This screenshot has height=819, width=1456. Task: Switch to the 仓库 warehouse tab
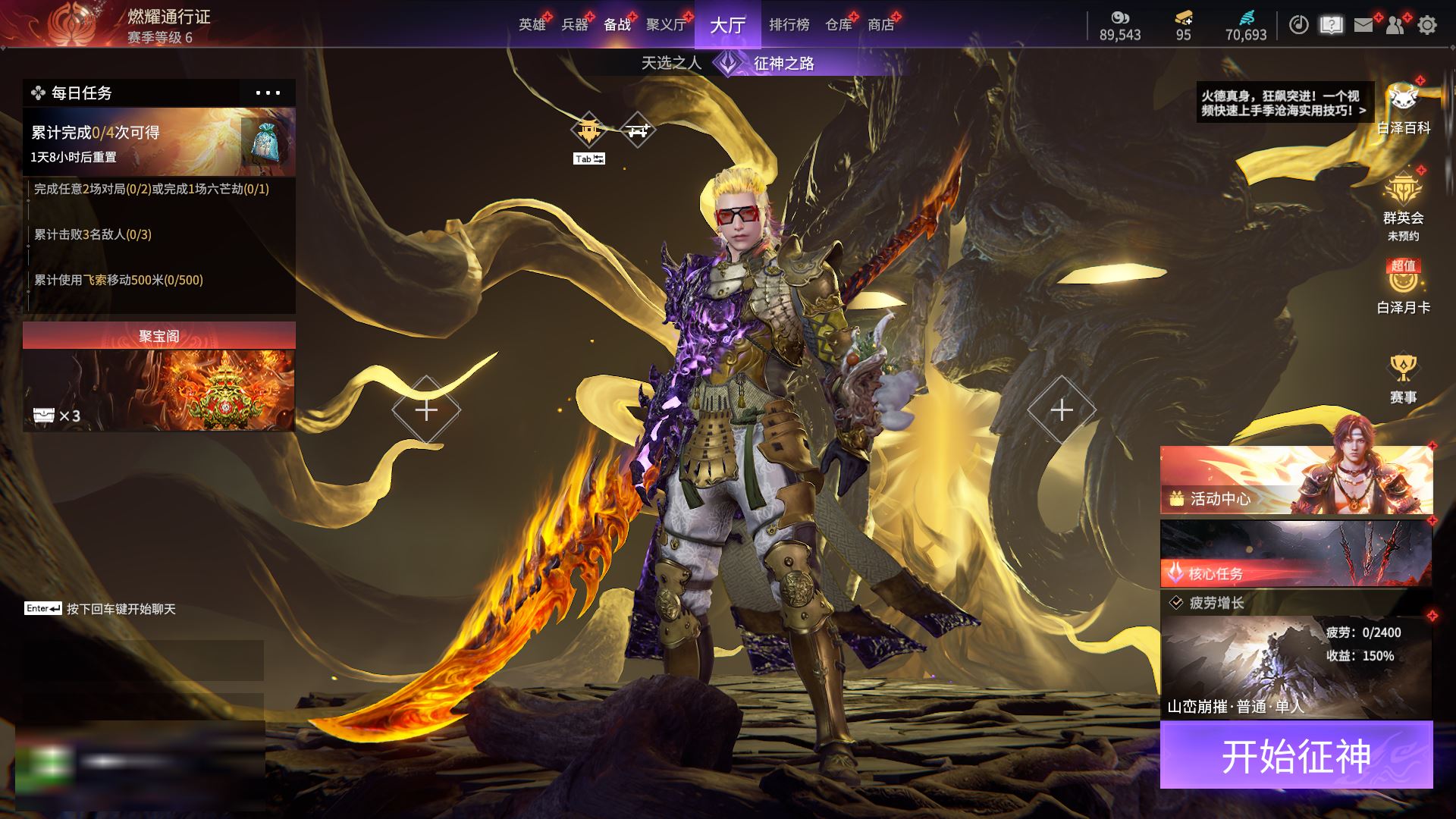click(x=838, y=25)
